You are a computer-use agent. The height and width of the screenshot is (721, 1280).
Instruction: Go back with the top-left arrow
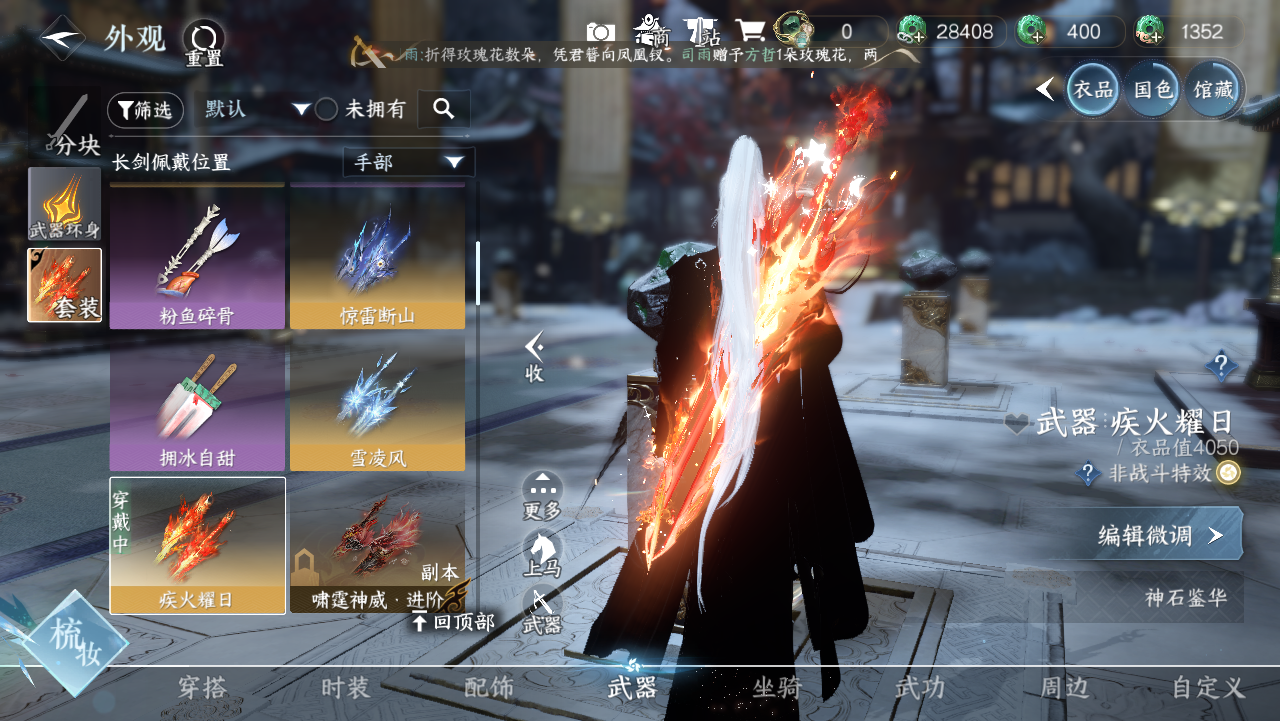point(62,38)
